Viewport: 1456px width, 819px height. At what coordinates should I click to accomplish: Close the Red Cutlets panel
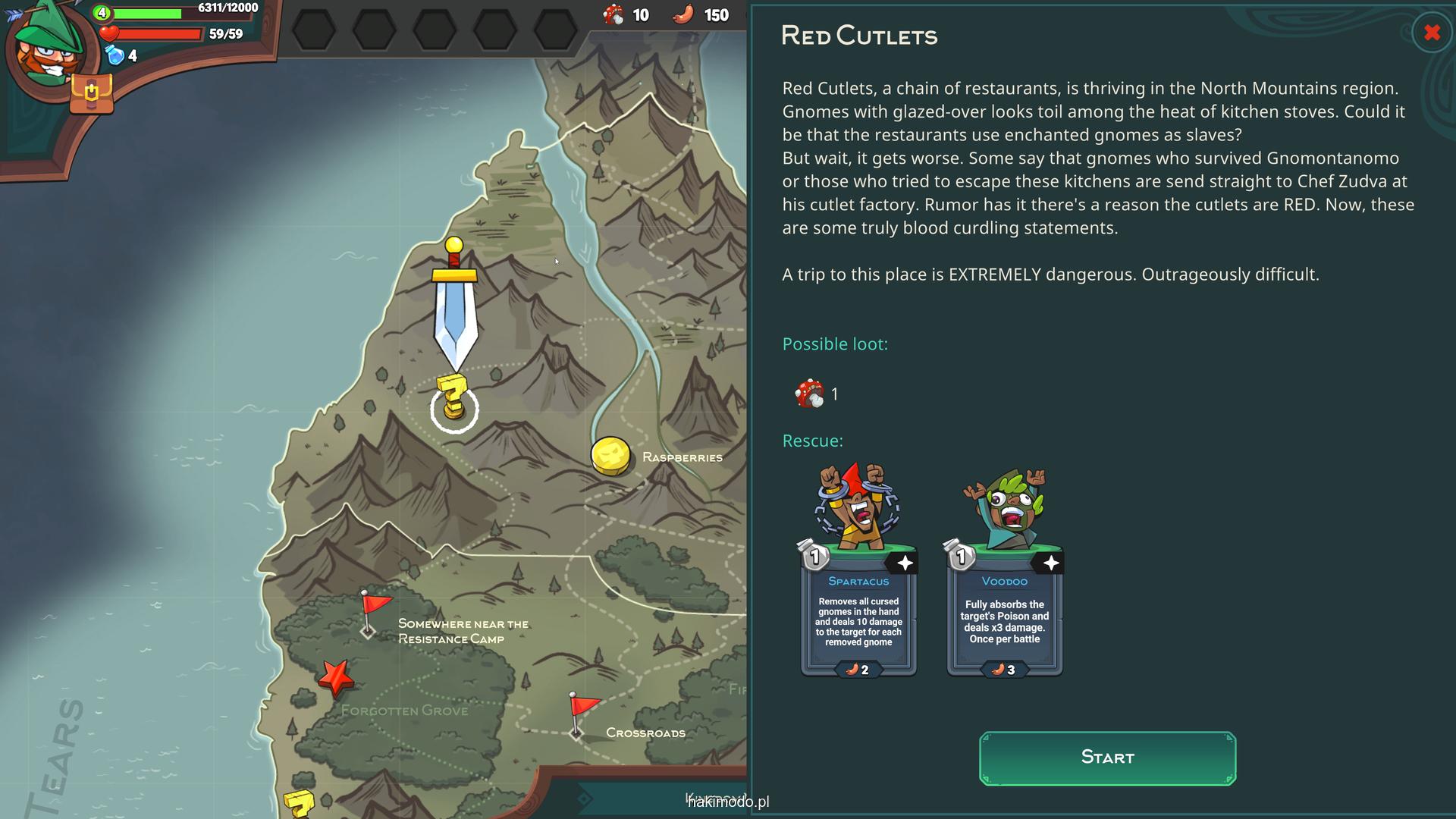[1432, 33]
